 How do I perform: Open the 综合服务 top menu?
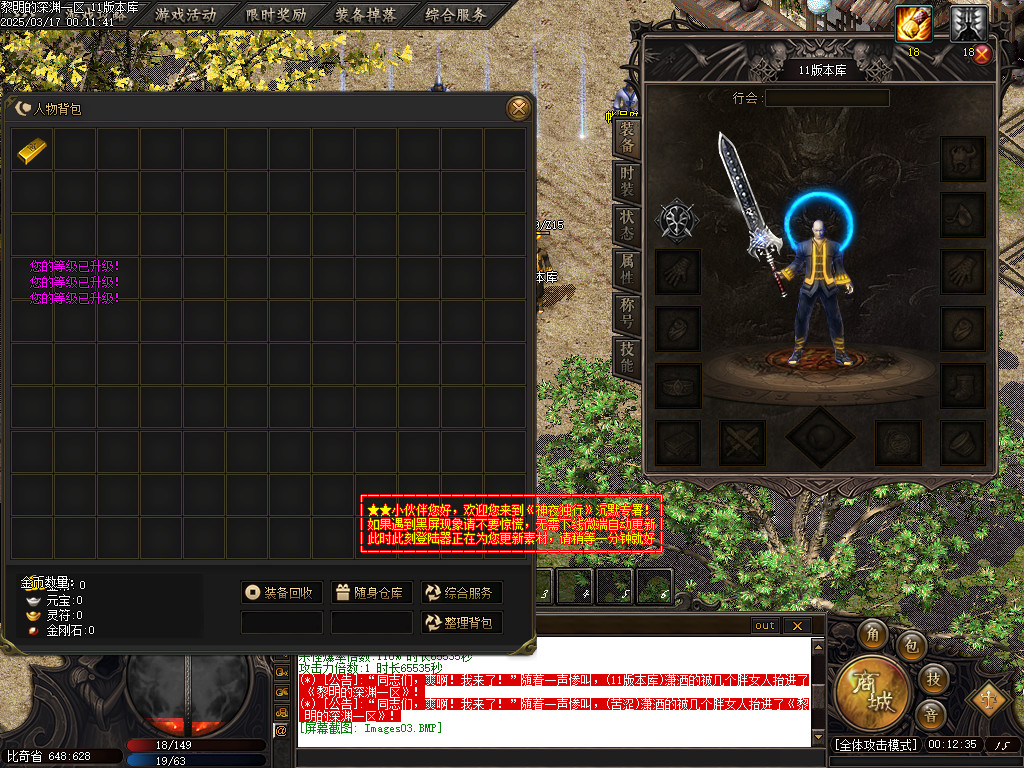456,15
